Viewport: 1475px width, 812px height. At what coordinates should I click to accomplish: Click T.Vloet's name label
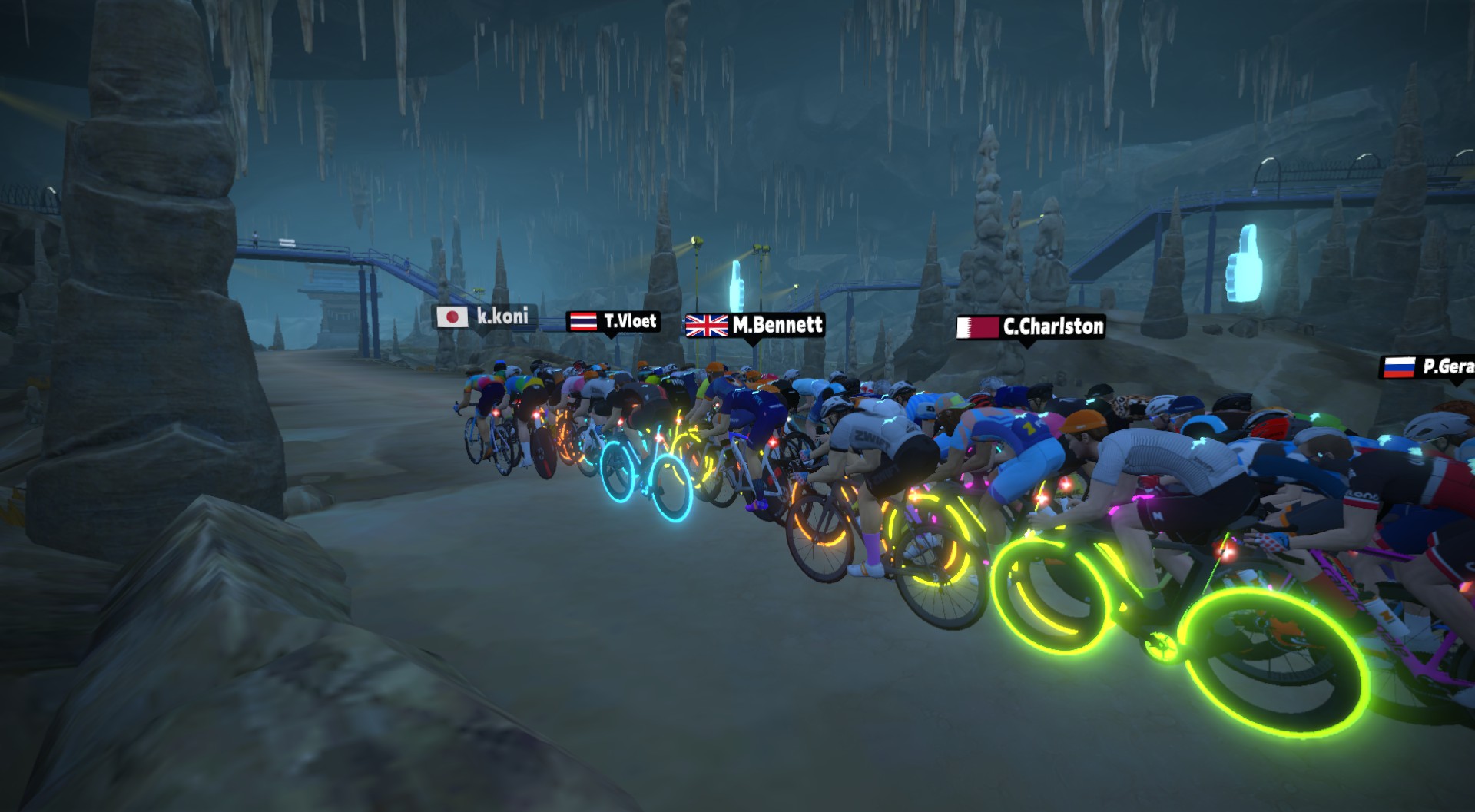coord(614,321)
